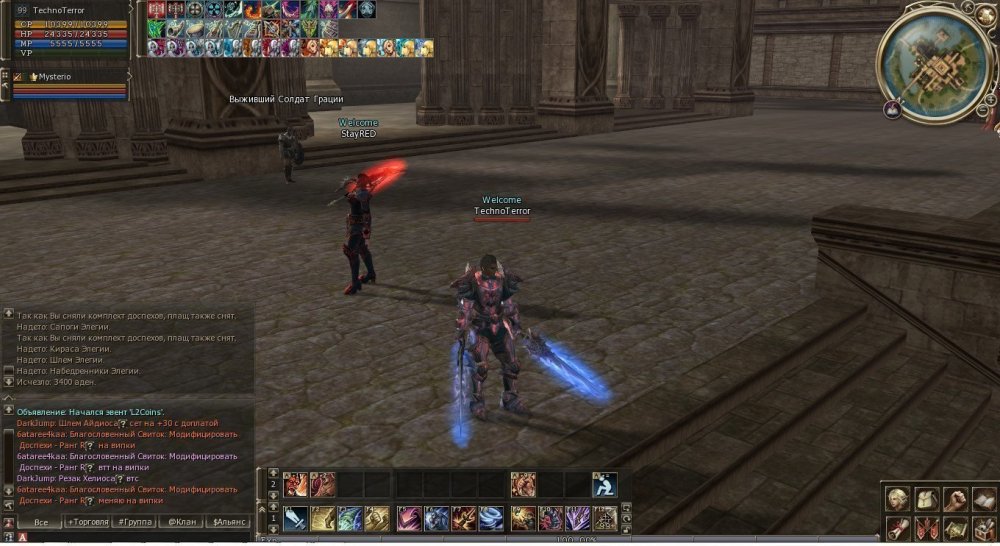Open the system menu toolbox icon
The image size is (1000, 546).
[983, 527]
